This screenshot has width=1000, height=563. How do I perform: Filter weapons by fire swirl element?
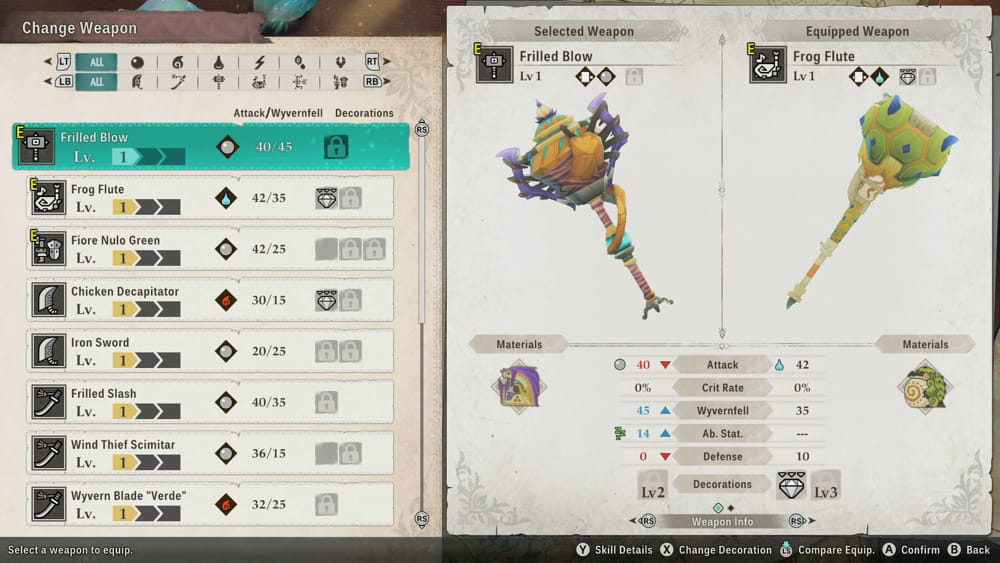point(178,62)
